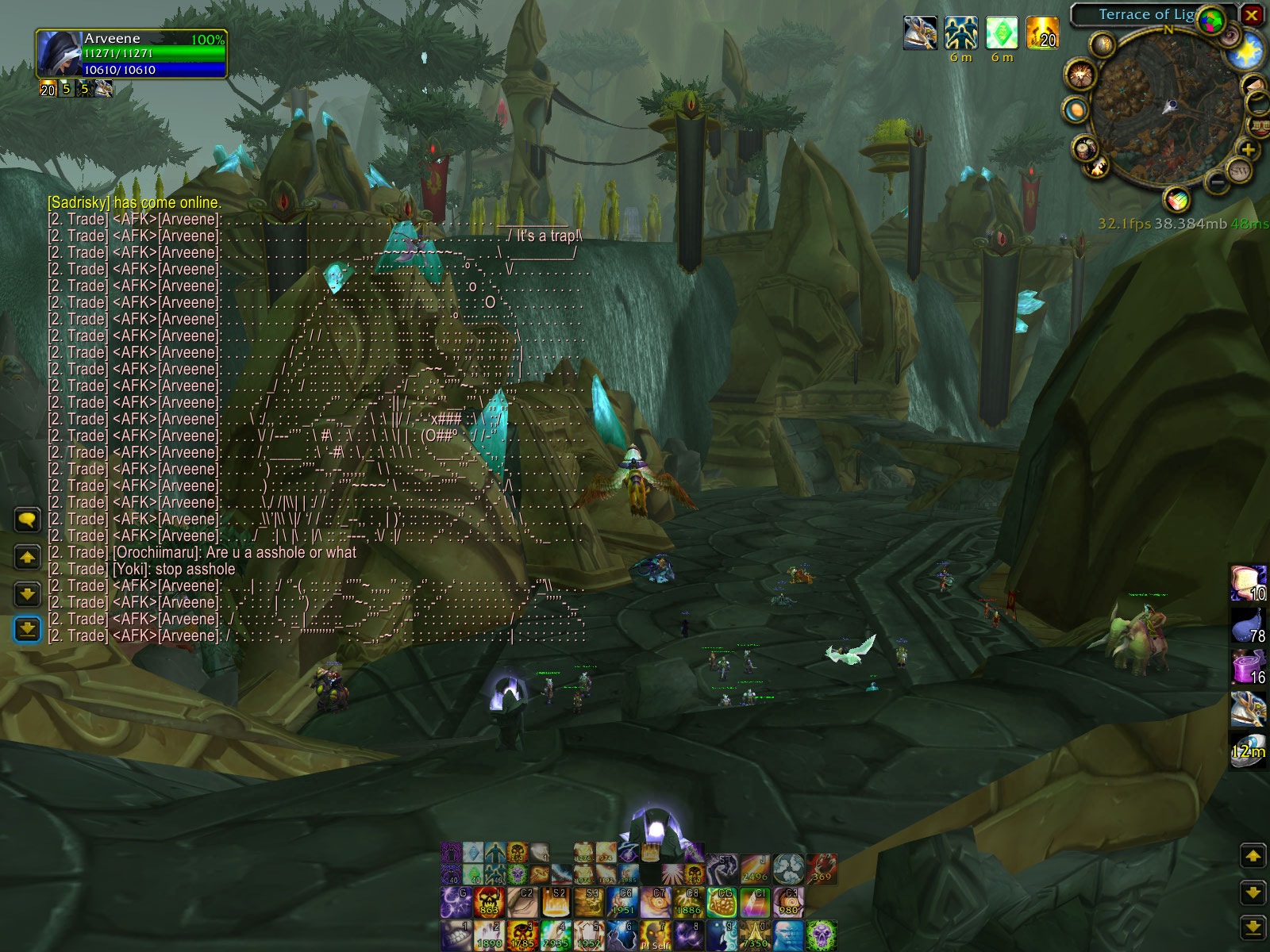The width and height of the screenshot is (1270, 952).
Task: Click the gryphon mount buff icon
Action: point(920,33)
